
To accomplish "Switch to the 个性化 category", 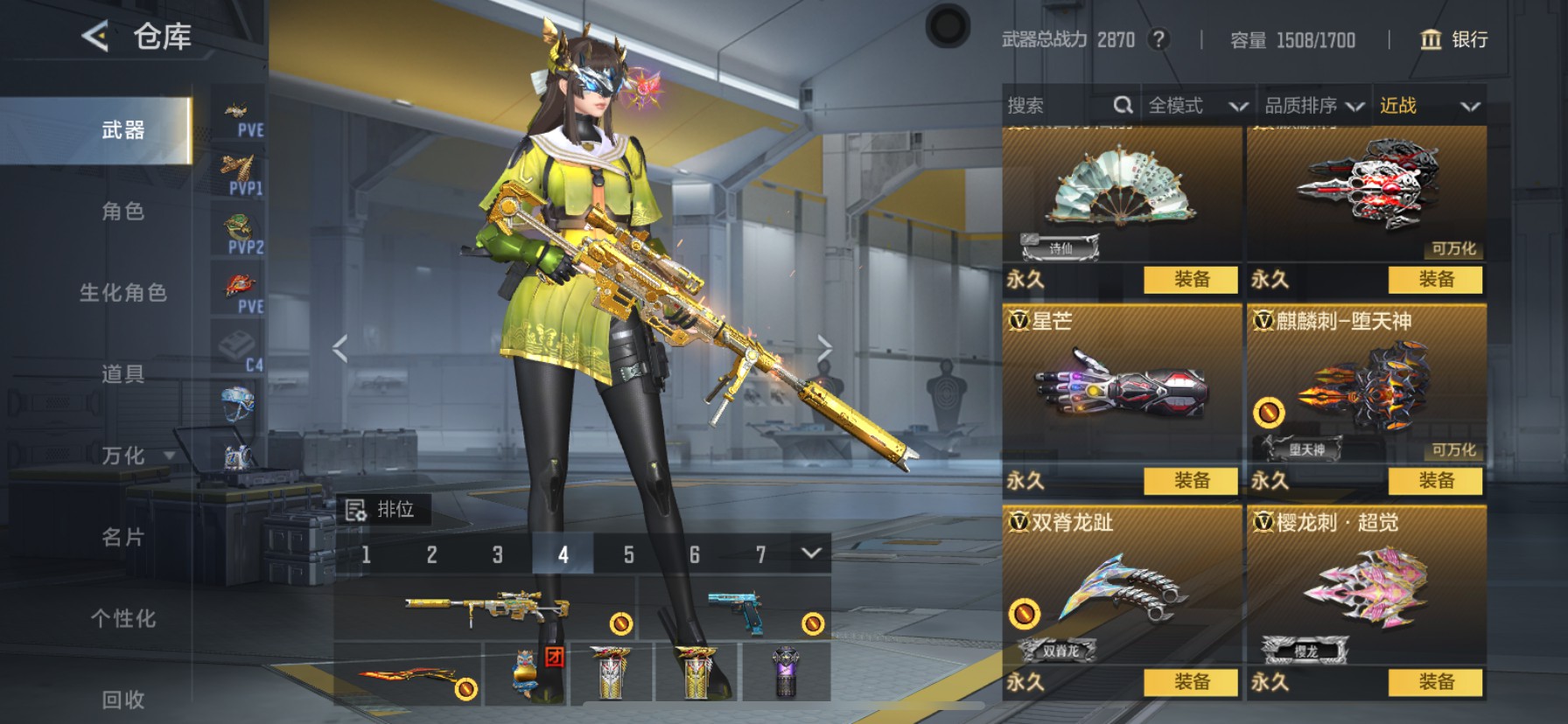I will click(x=122, y=618).
